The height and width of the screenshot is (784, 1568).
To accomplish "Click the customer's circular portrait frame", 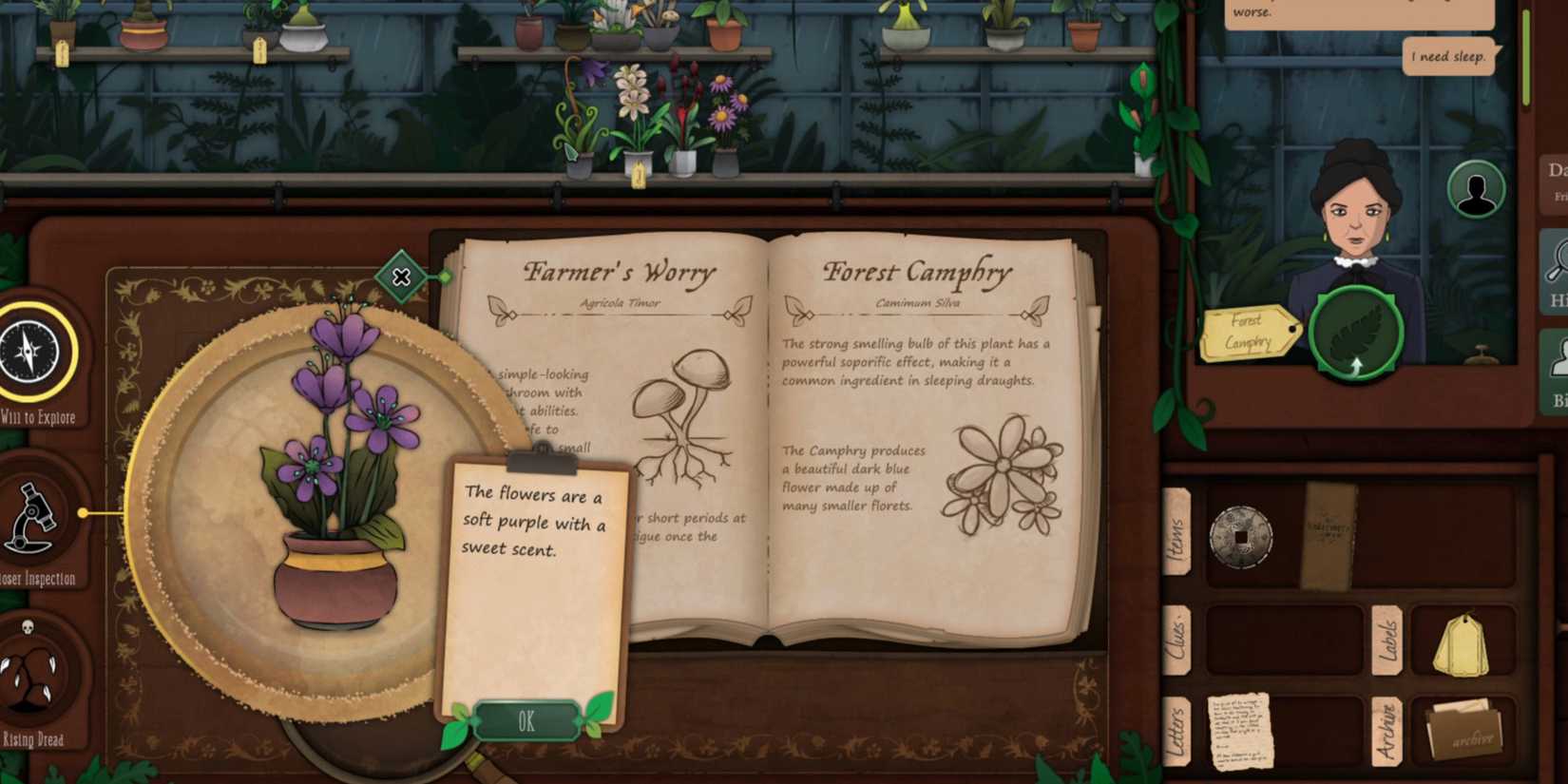I will click(x=1474, y=189).
